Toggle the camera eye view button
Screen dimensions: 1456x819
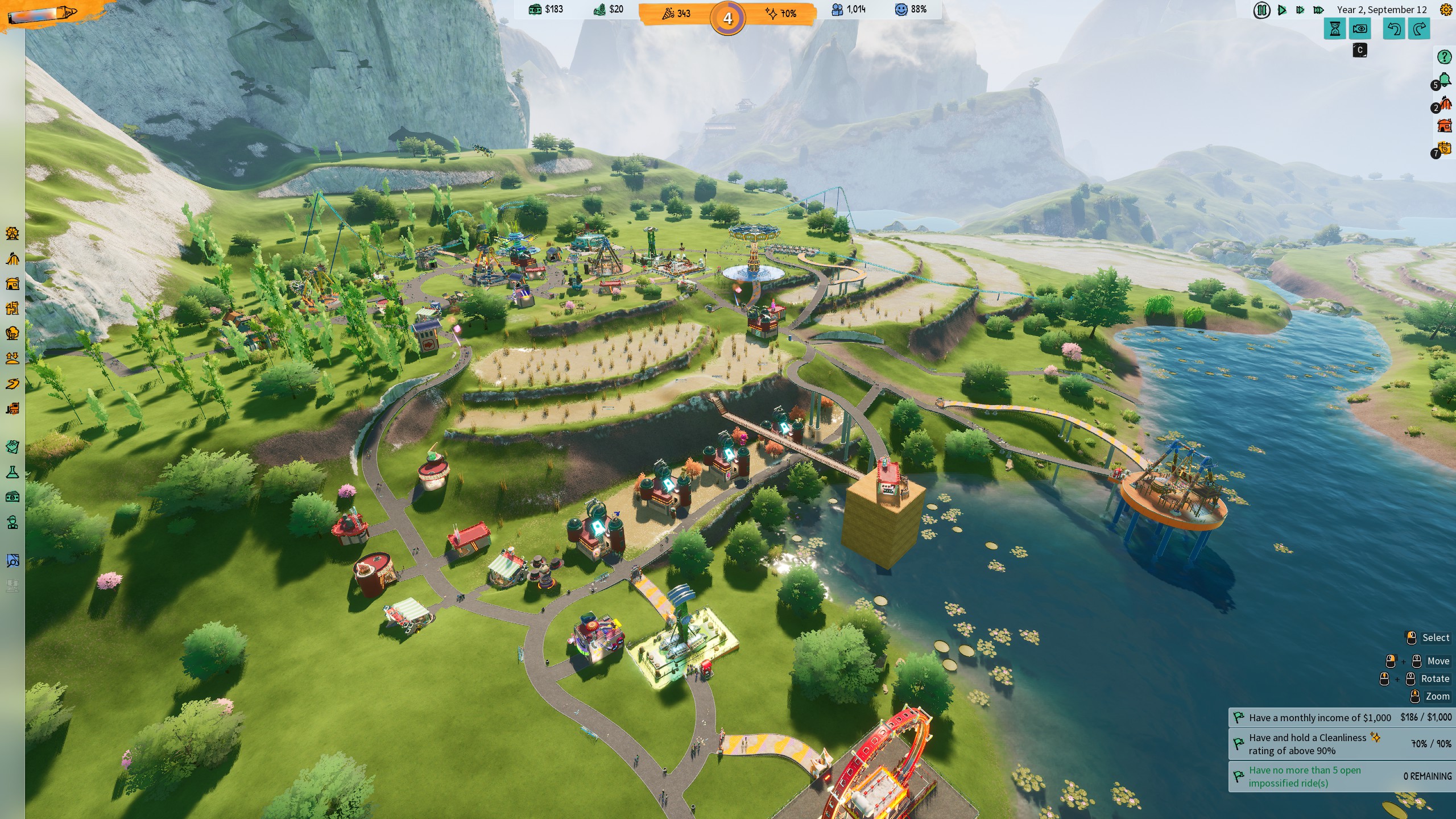pyautogui.click(x=1360, y=29)
